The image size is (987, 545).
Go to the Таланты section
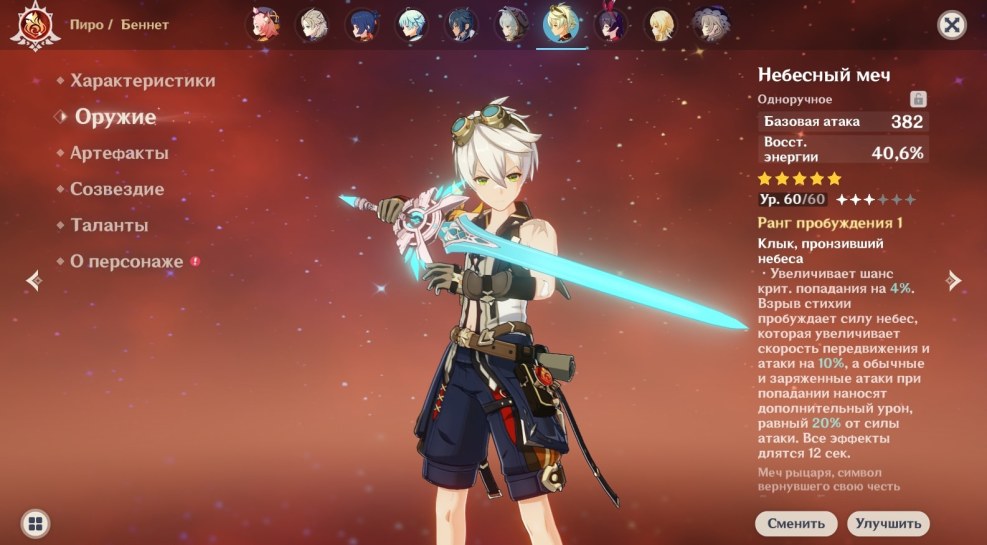(109, 226)
